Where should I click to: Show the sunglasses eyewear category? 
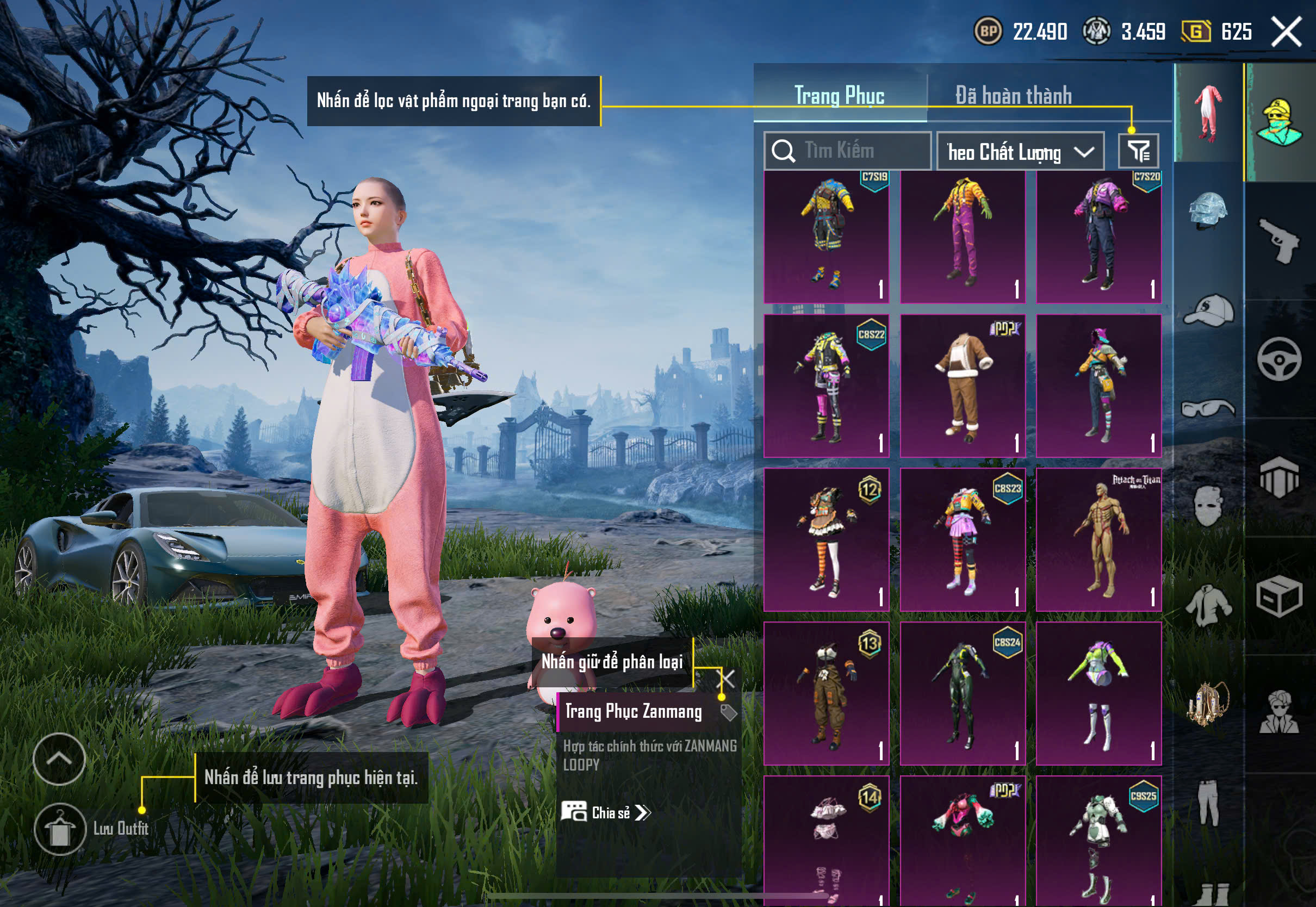1208,408
